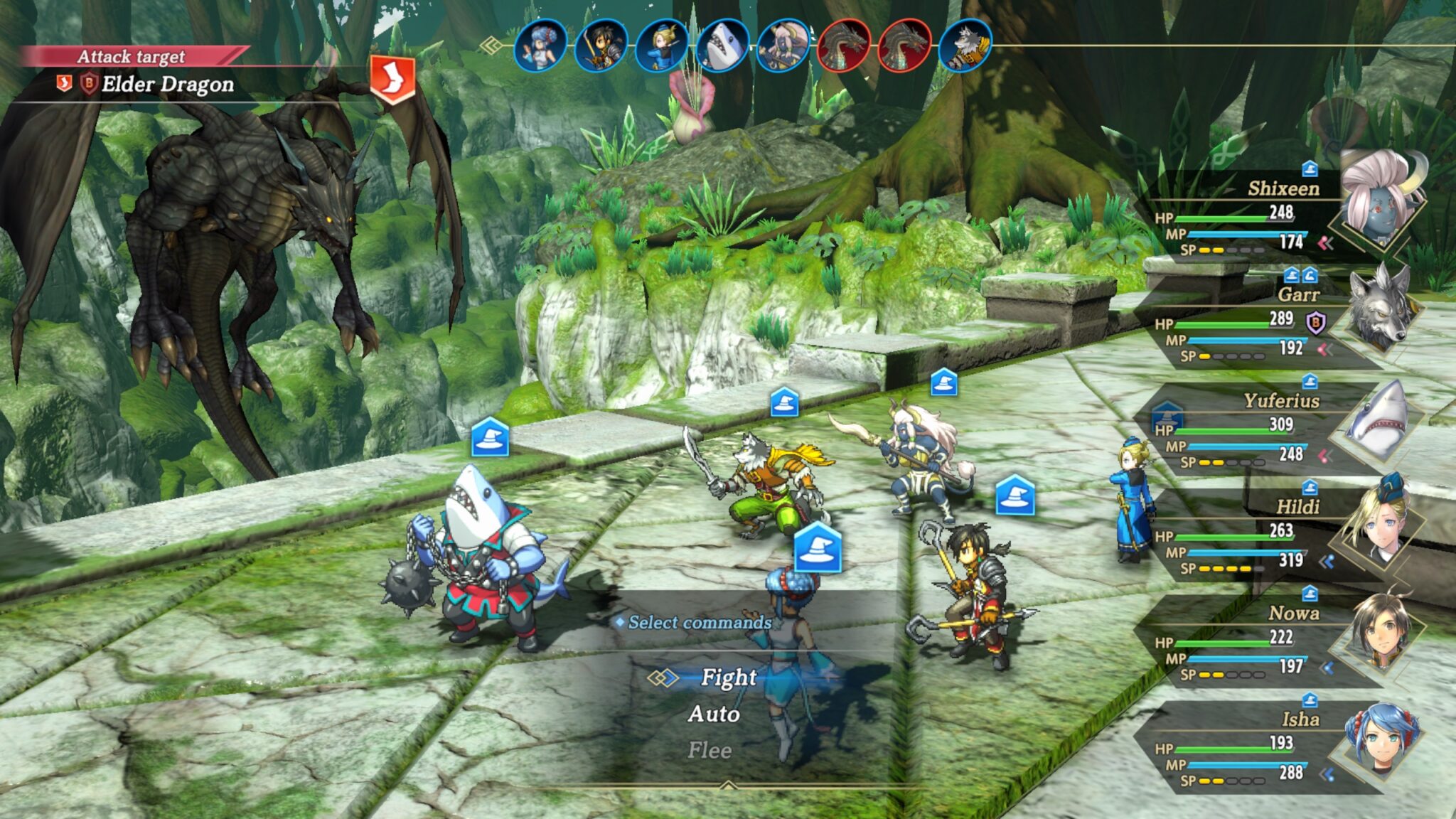Click the Elder Dragon attack target label
This screenshot has height=819, width=1456.
tap(167, 85)
